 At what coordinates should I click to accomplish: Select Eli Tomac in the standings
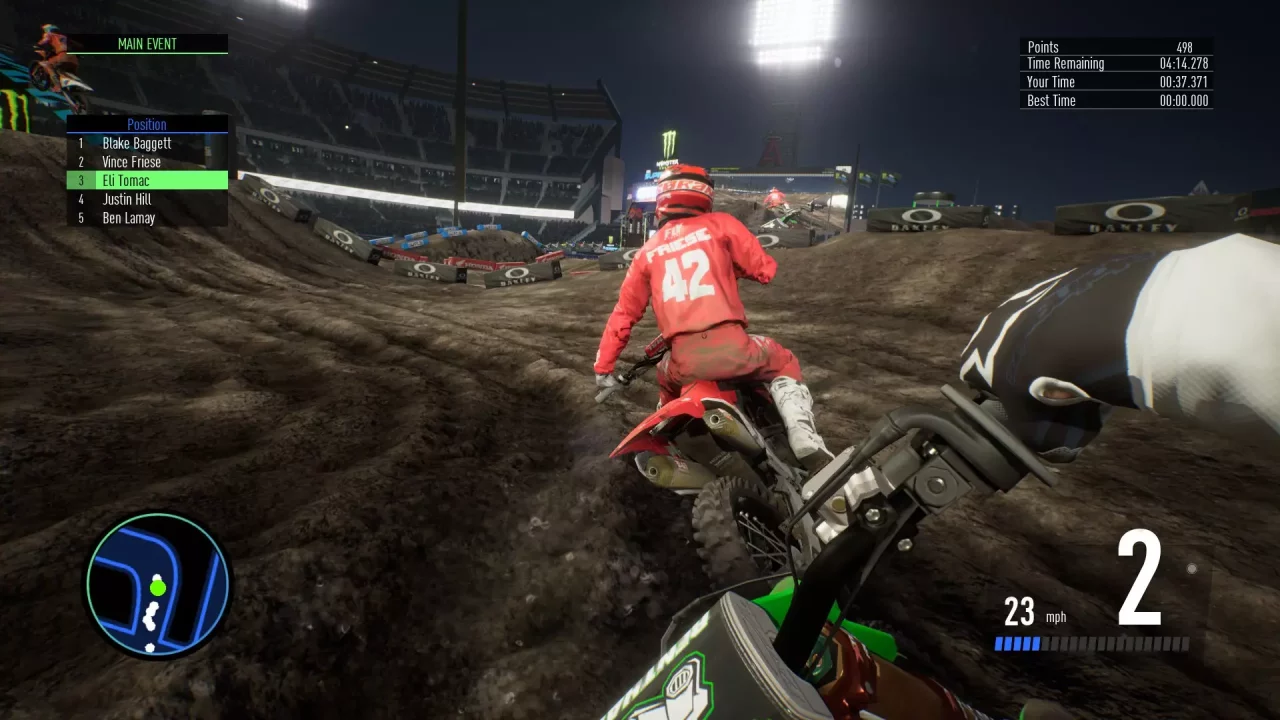(125, 180)
